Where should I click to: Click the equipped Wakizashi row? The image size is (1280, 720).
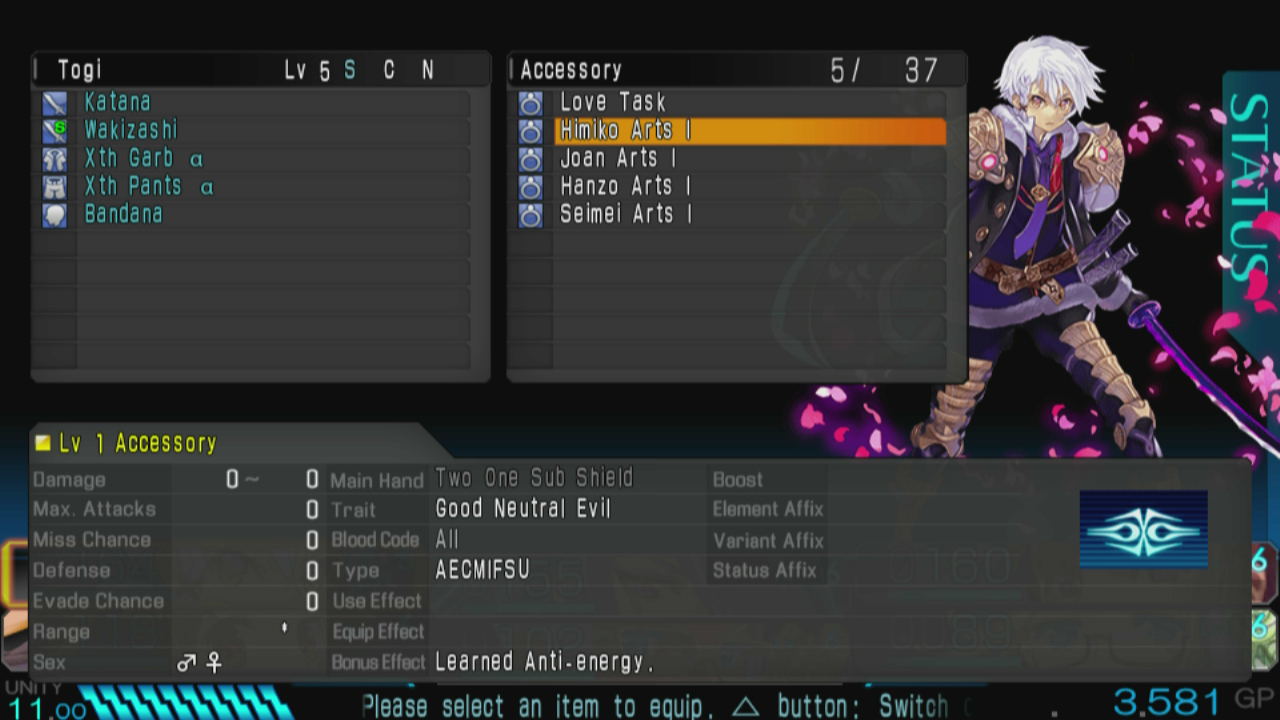131,130
